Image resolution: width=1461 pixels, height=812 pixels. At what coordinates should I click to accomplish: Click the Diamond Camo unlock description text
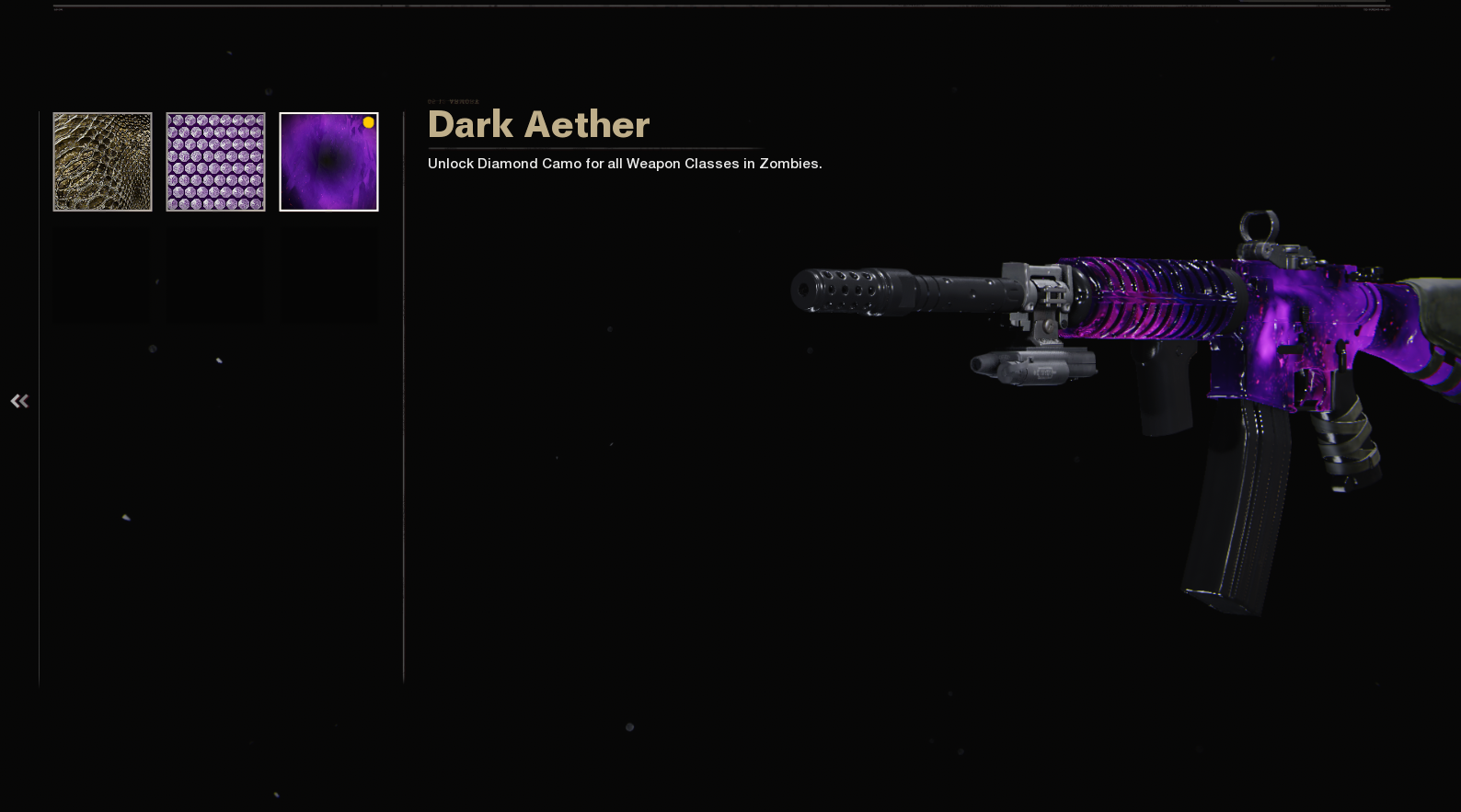click(625, 163)
